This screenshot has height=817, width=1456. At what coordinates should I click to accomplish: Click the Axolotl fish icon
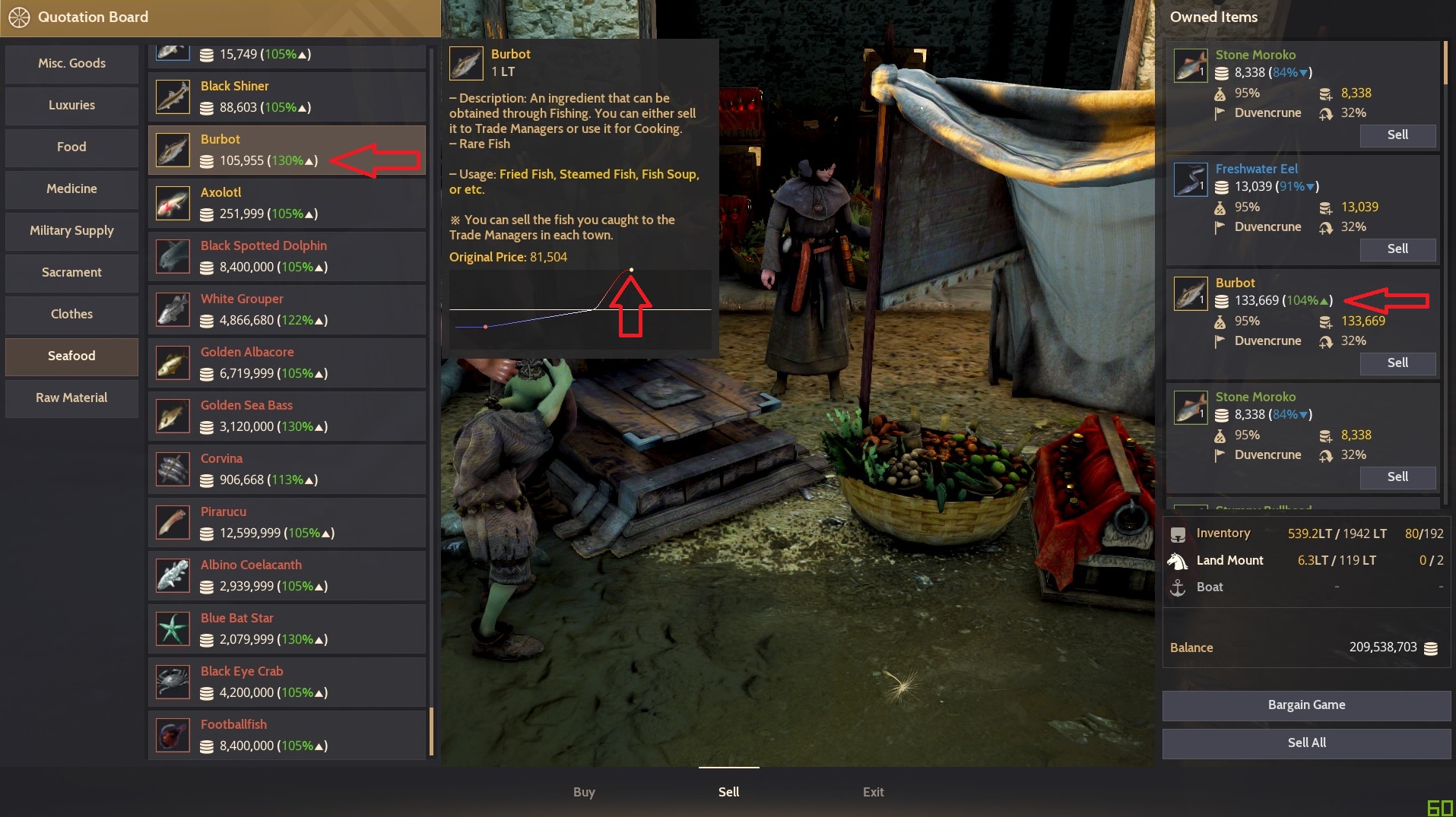click(173, 203)
